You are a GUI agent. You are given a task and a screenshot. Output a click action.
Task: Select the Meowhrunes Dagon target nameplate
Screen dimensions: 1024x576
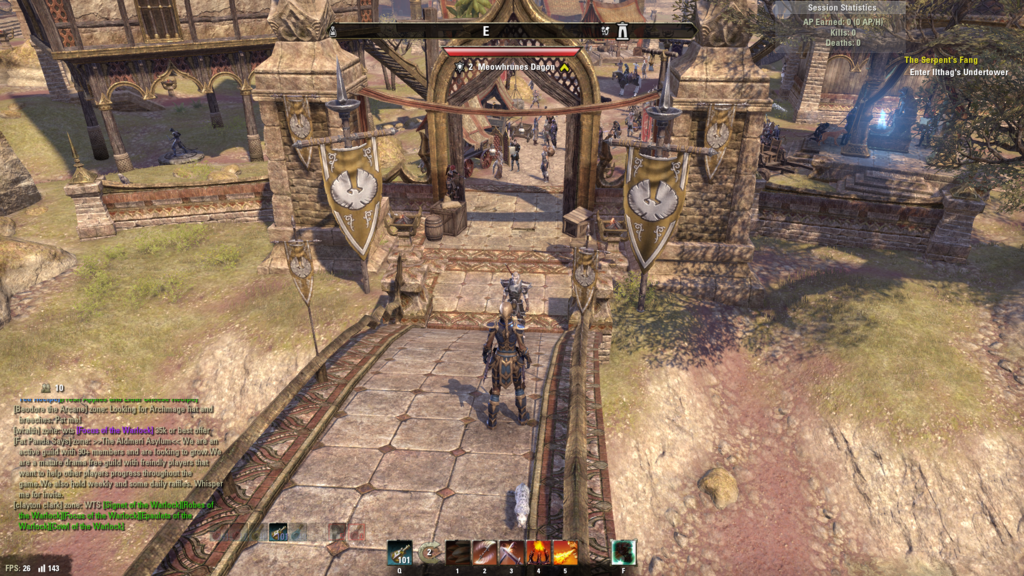(509, 66)
